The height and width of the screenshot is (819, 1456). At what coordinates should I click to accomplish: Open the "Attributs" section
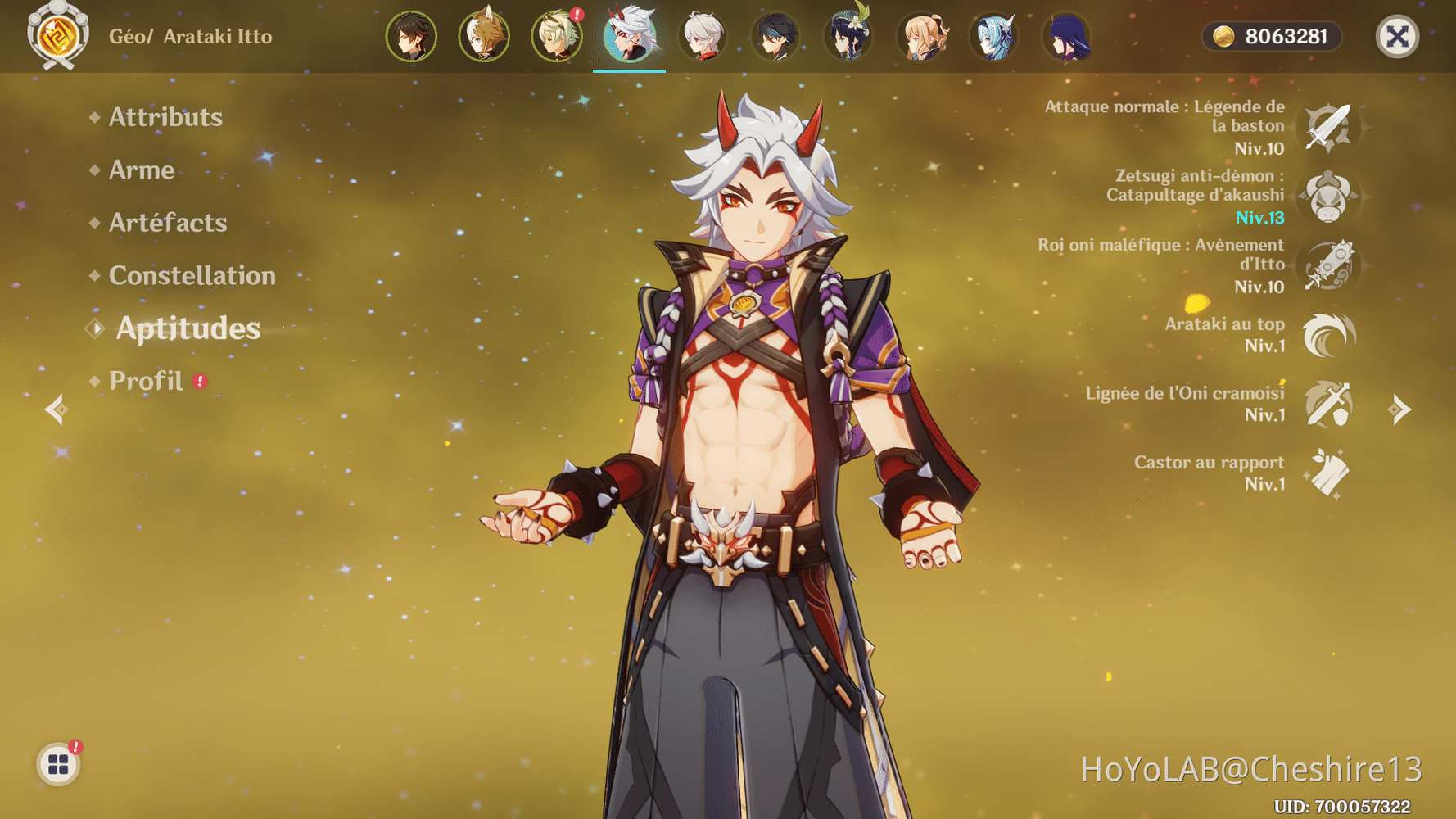tap(165, 117)
